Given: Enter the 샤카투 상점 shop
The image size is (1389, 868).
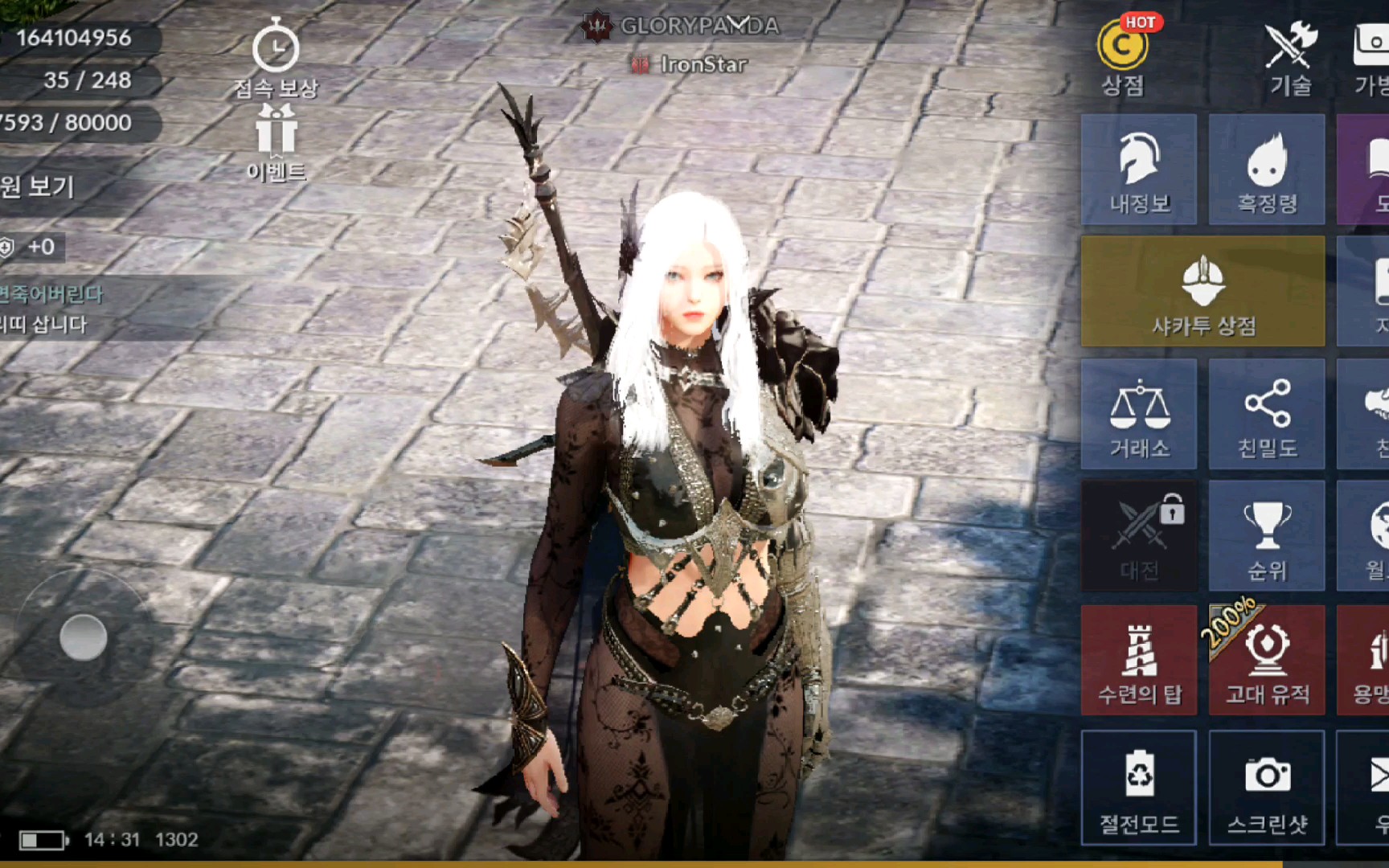Looking at the screenshot, I should tap(1203, 292).
